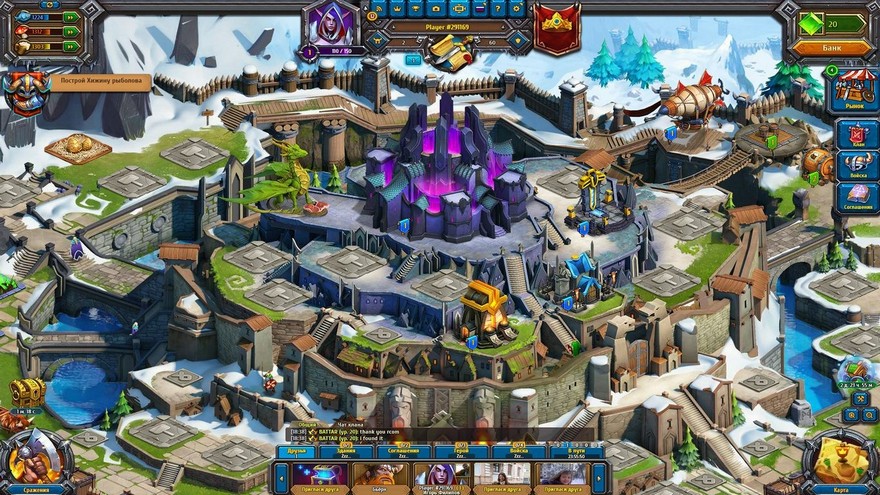Open the Рынок market stall
880x495 pixels.
(855, 89)
